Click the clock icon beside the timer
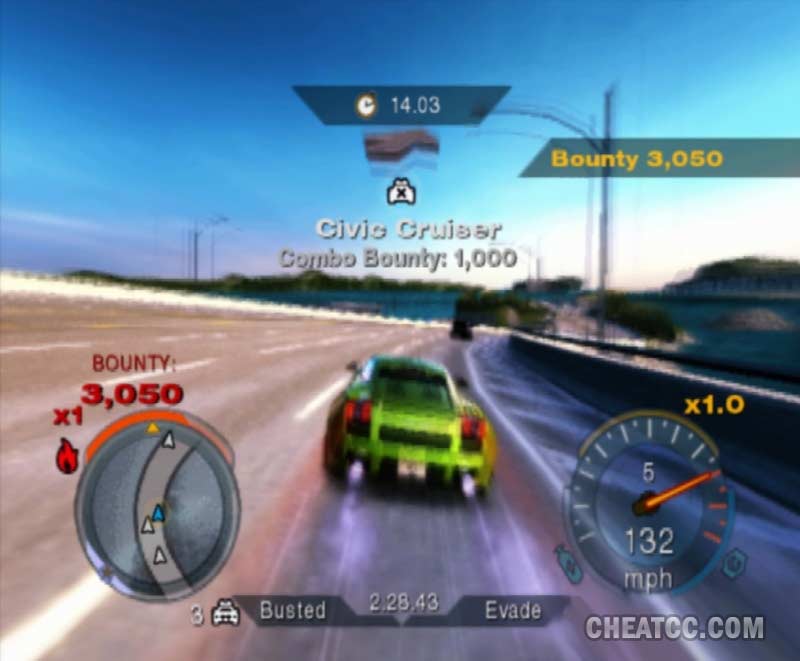The width and height of the screenshot is (800, 661). pyautogui.click(x=366, y=104)
